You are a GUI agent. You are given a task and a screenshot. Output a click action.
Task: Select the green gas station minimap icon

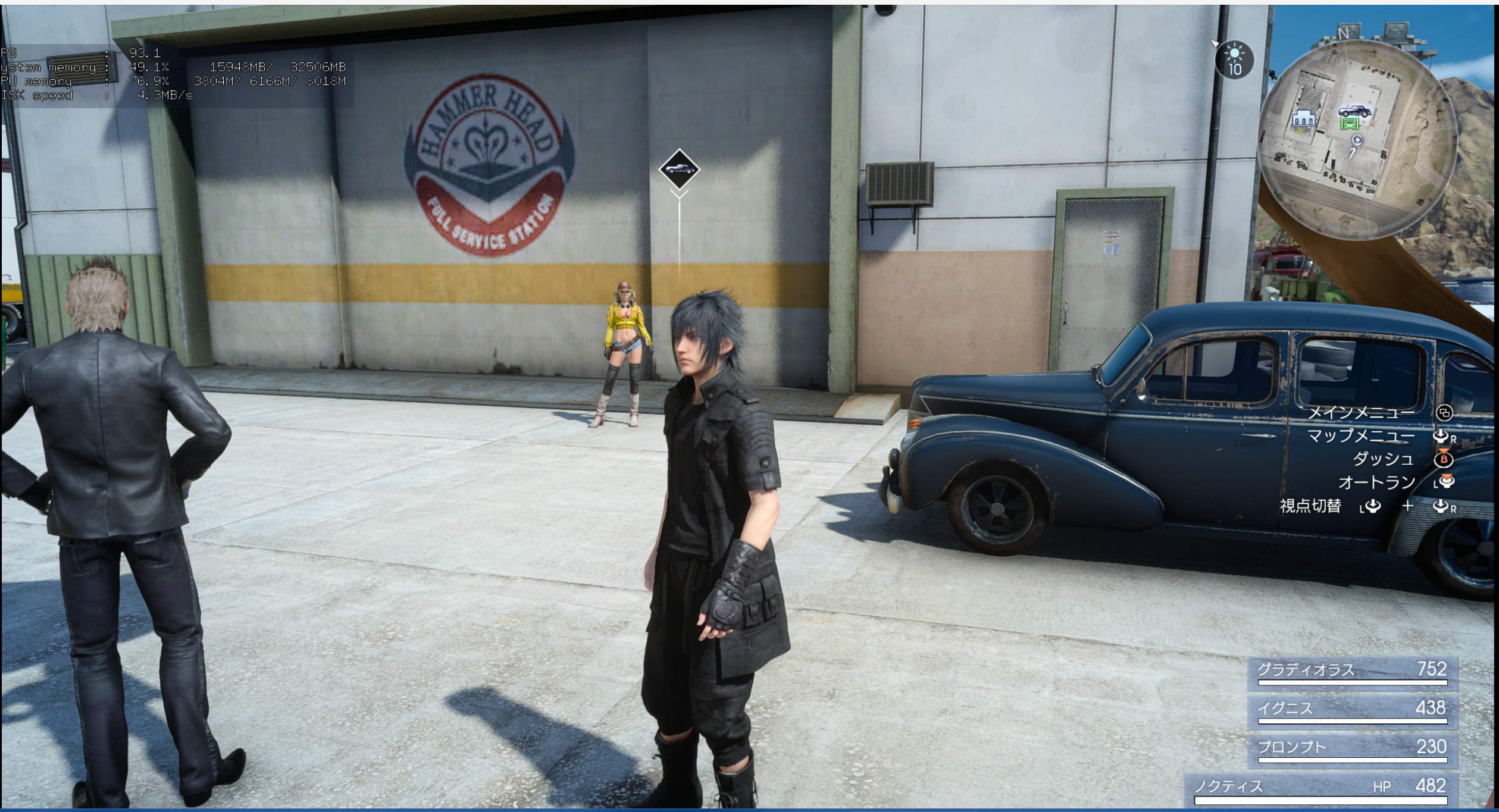pos(1350,124)
